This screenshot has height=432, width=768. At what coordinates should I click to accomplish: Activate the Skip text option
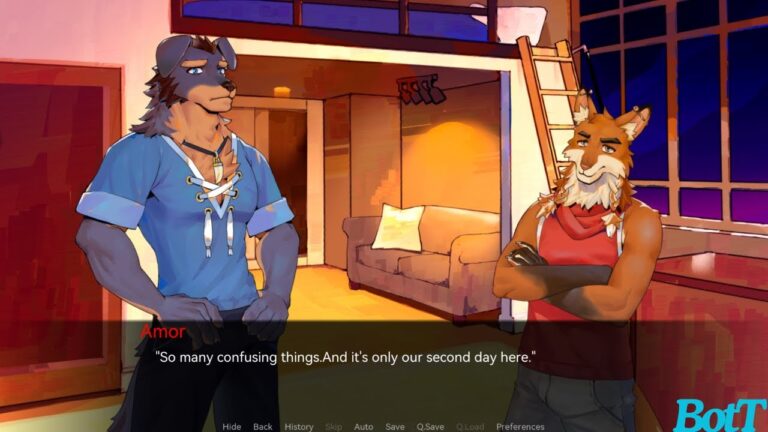pos(334,427)
